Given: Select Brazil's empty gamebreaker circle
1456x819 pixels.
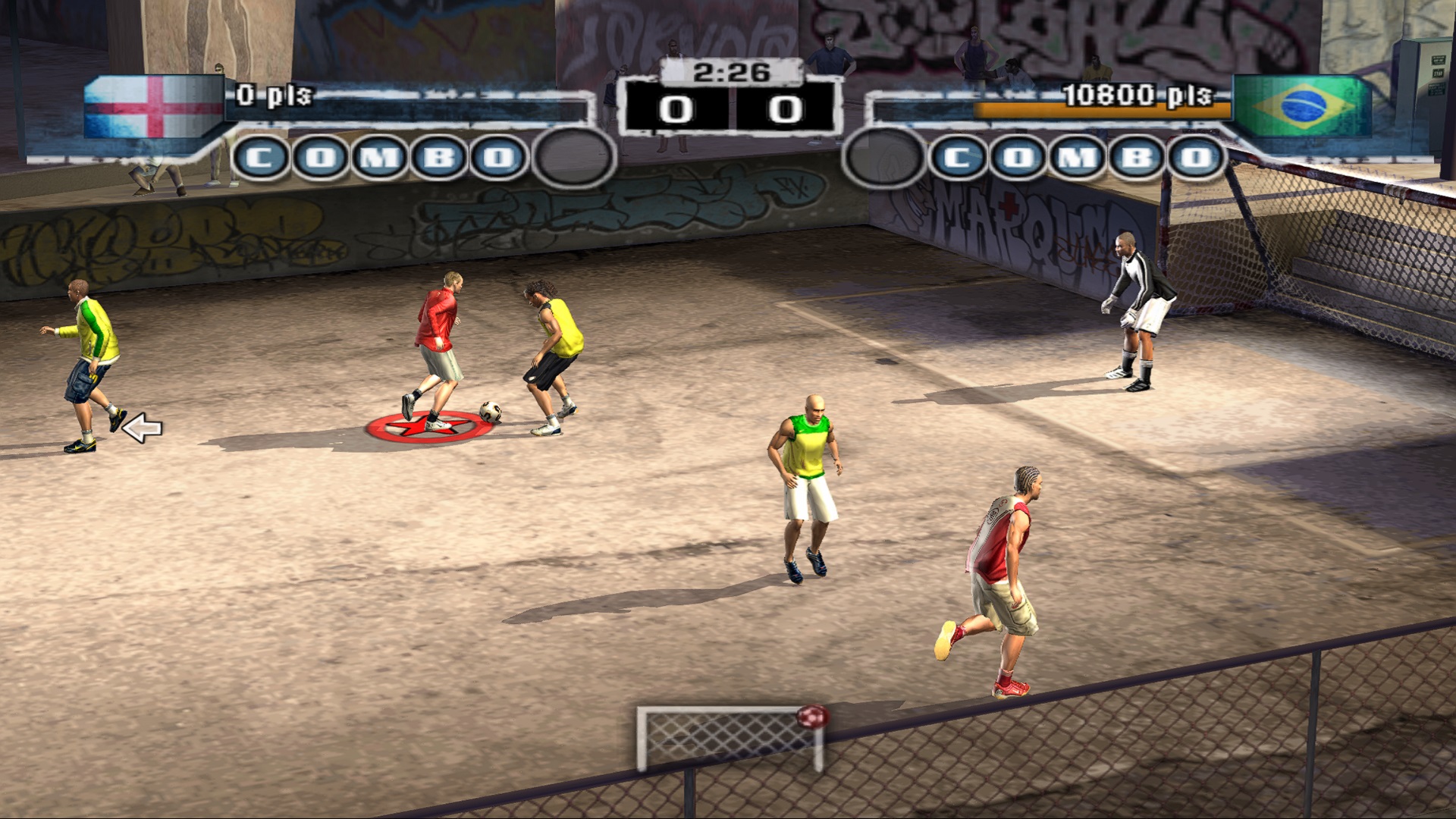Looking at the screenshot, I should pos(883,158).
